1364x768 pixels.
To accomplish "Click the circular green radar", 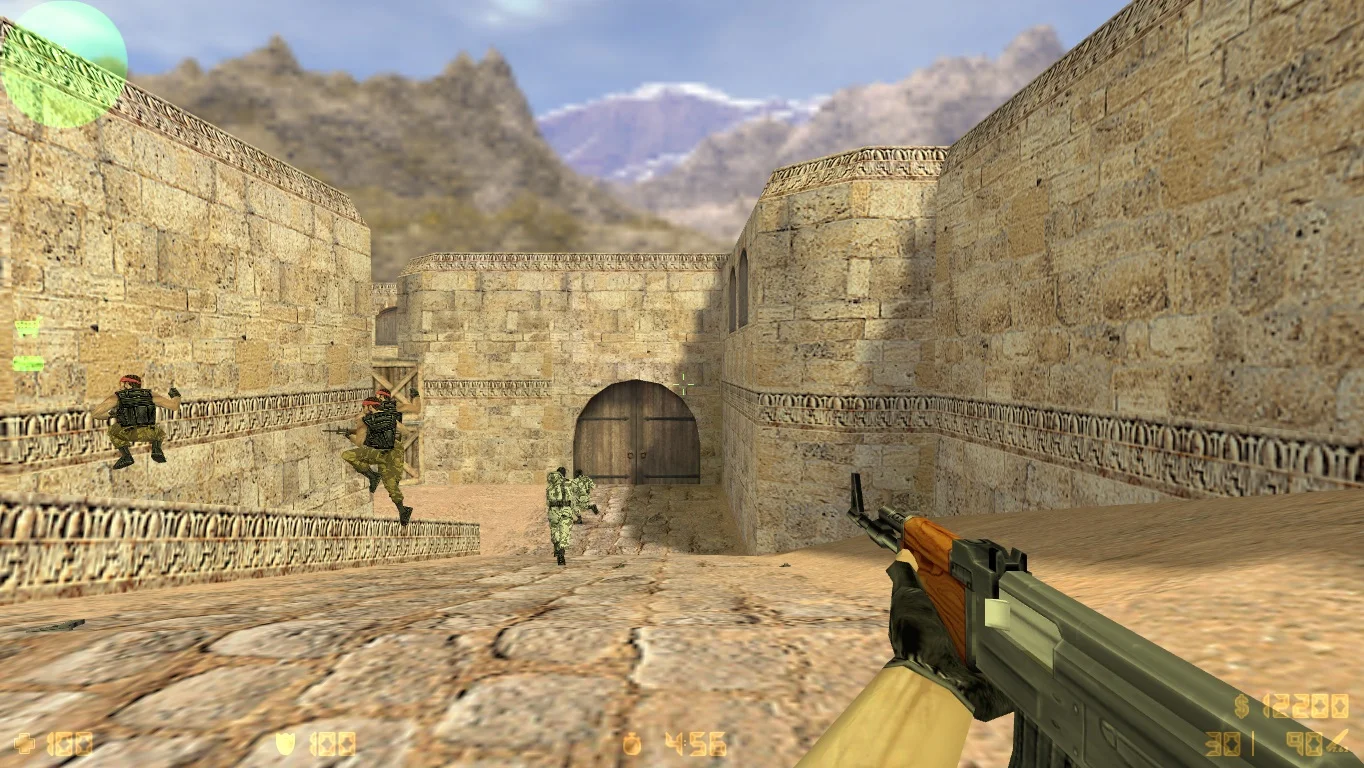I will pyautogui.click(x=64, y=64).
